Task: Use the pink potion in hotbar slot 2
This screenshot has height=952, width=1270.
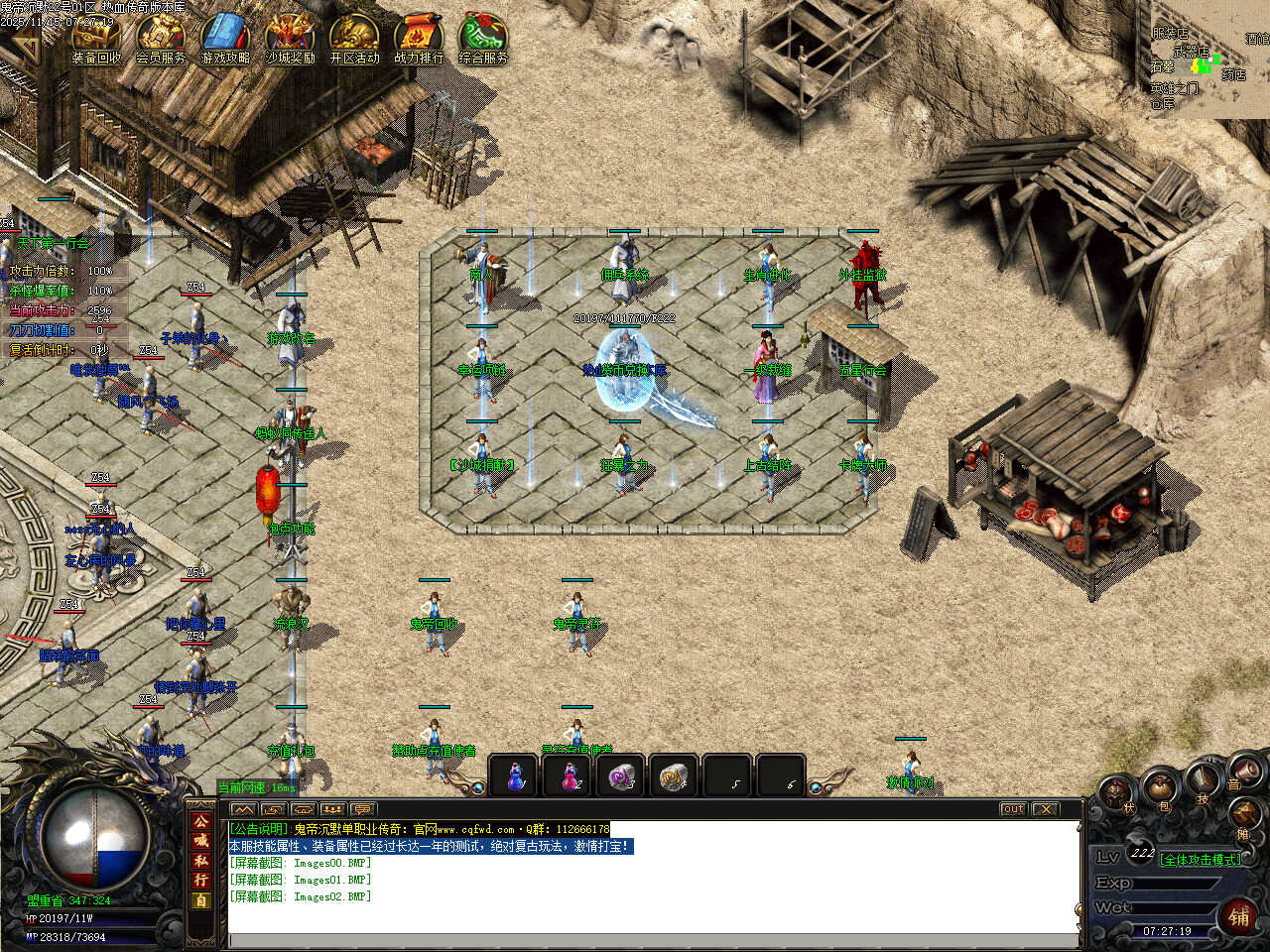Action: [569, 776]
